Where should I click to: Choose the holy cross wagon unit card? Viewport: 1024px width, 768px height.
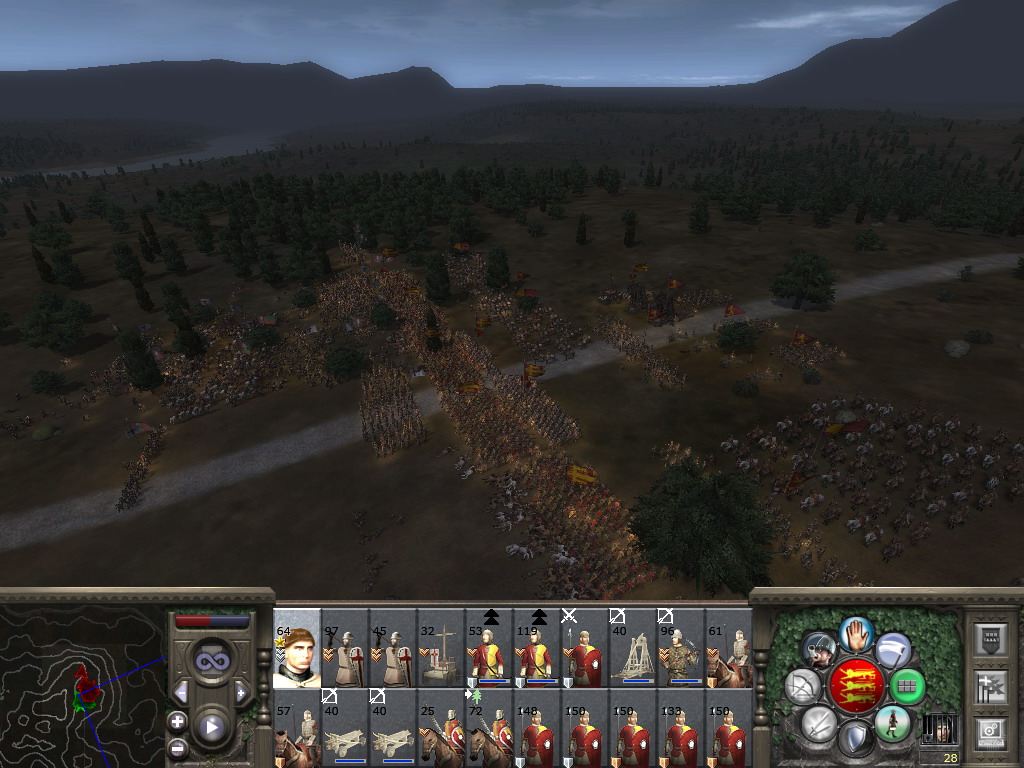point(441,649)
